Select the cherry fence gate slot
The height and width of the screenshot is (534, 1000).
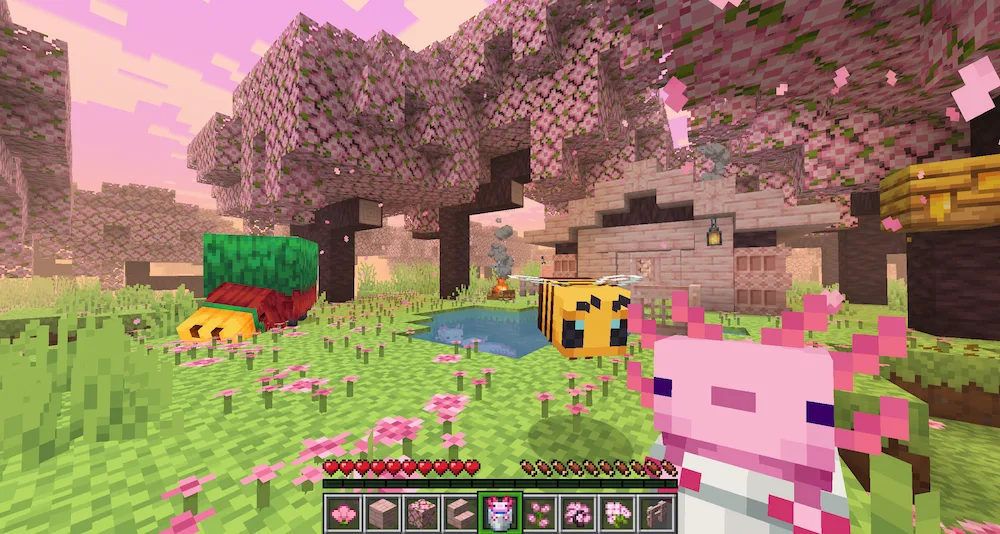point(656,513)
